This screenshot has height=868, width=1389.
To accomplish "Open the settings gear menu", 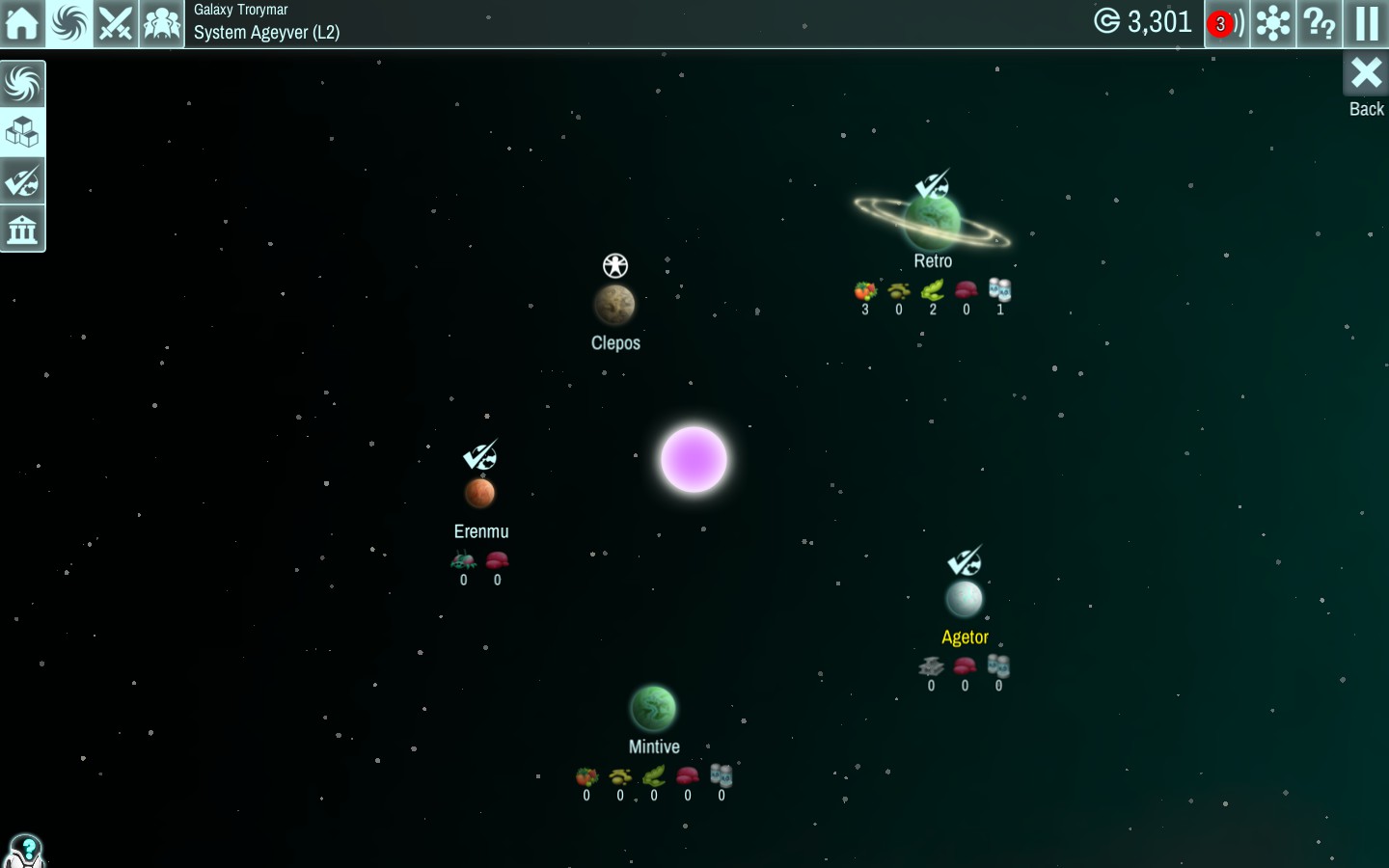I will [x=1273, y=23].
